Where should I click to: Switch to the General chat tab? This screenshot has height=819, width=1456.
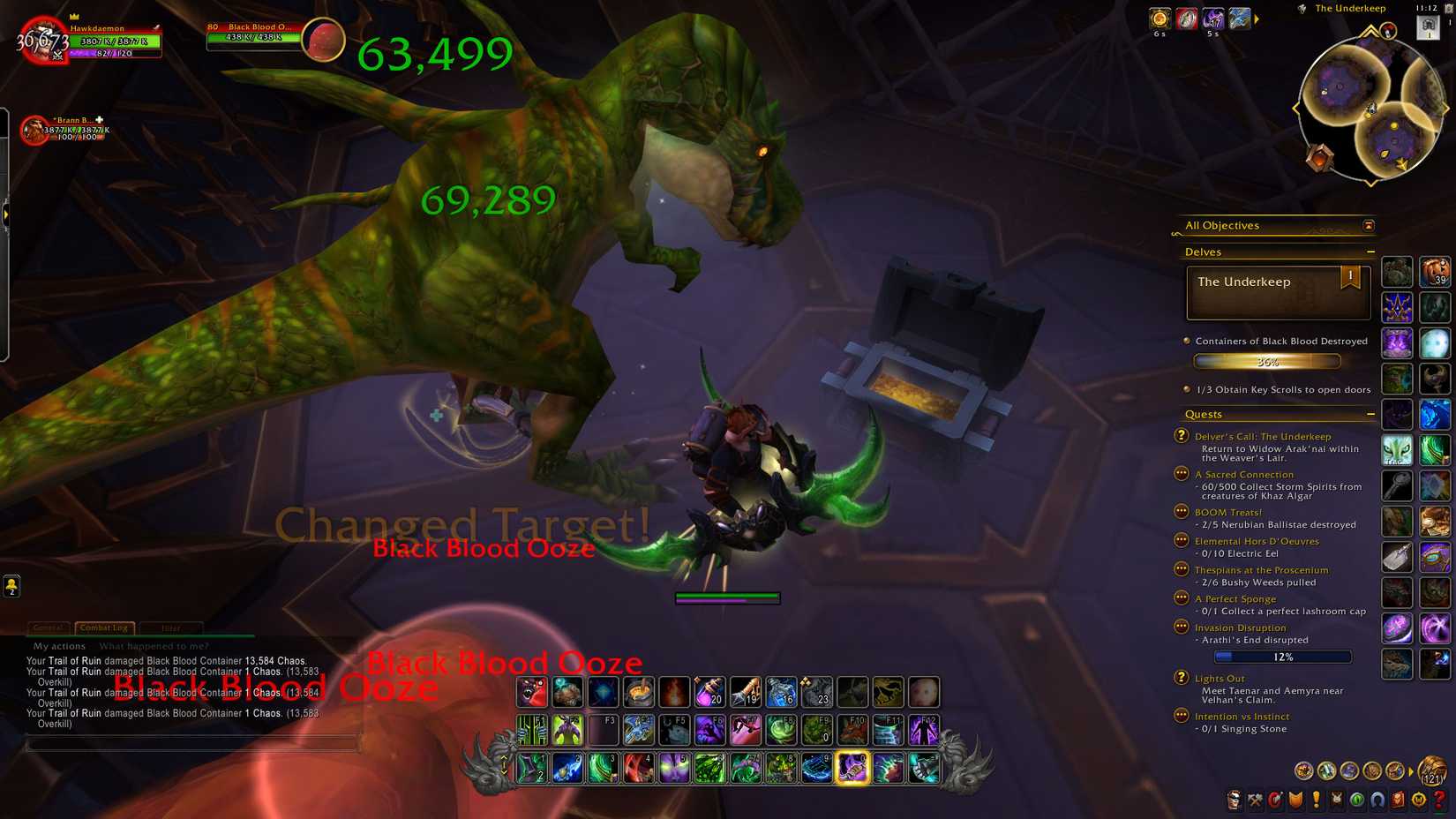coord(49,628)
